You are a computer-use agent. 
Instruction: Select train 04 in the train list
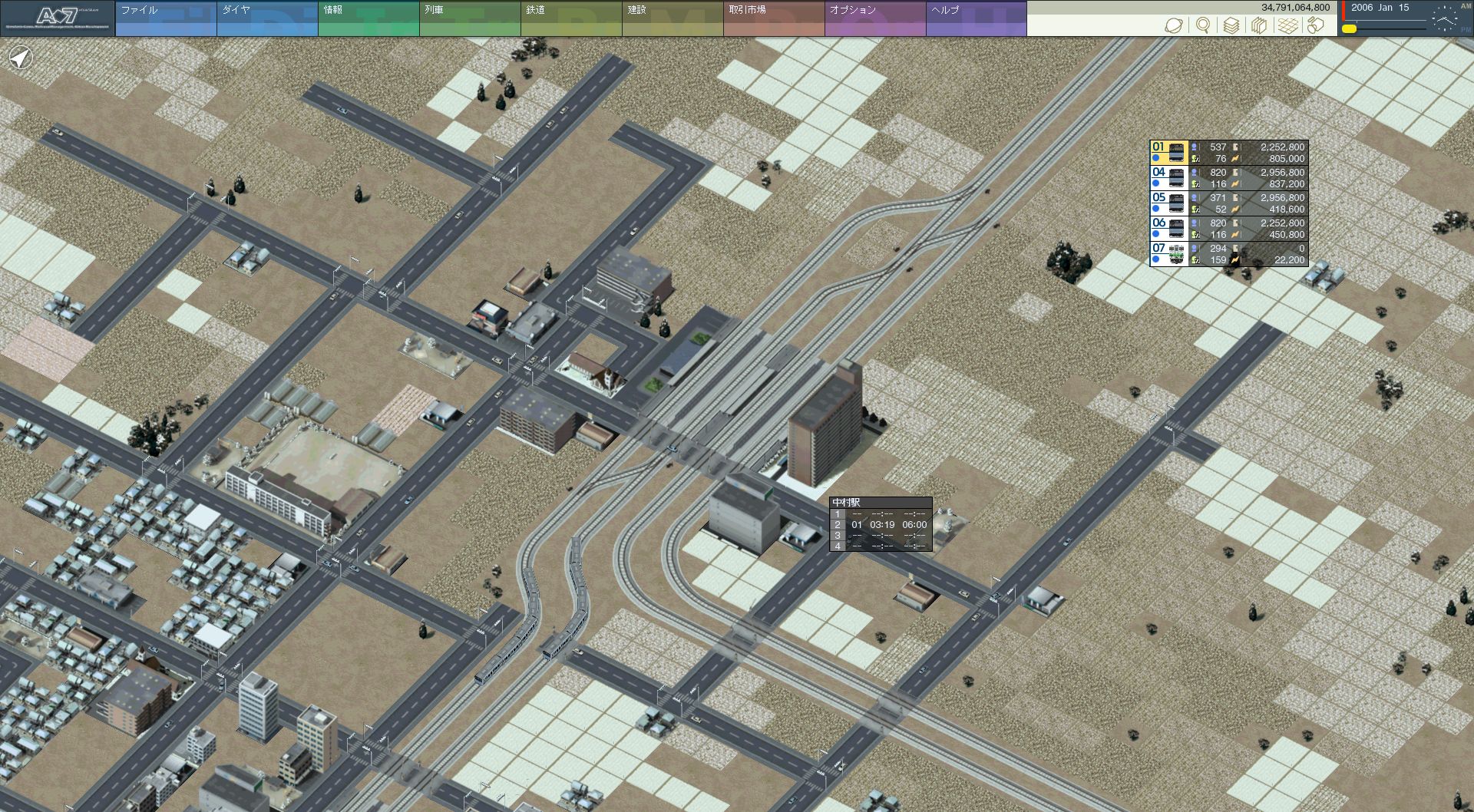pyautogui.click(x=1168, y=178)
